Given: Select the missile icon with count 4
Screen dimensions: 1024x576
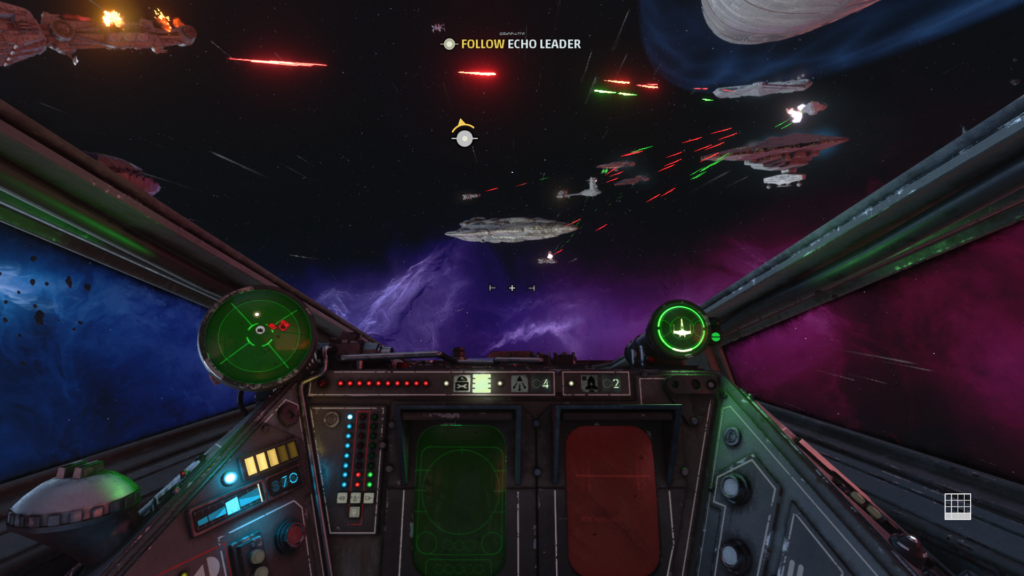Looking at the screenshot, I should tap(521, 383).
